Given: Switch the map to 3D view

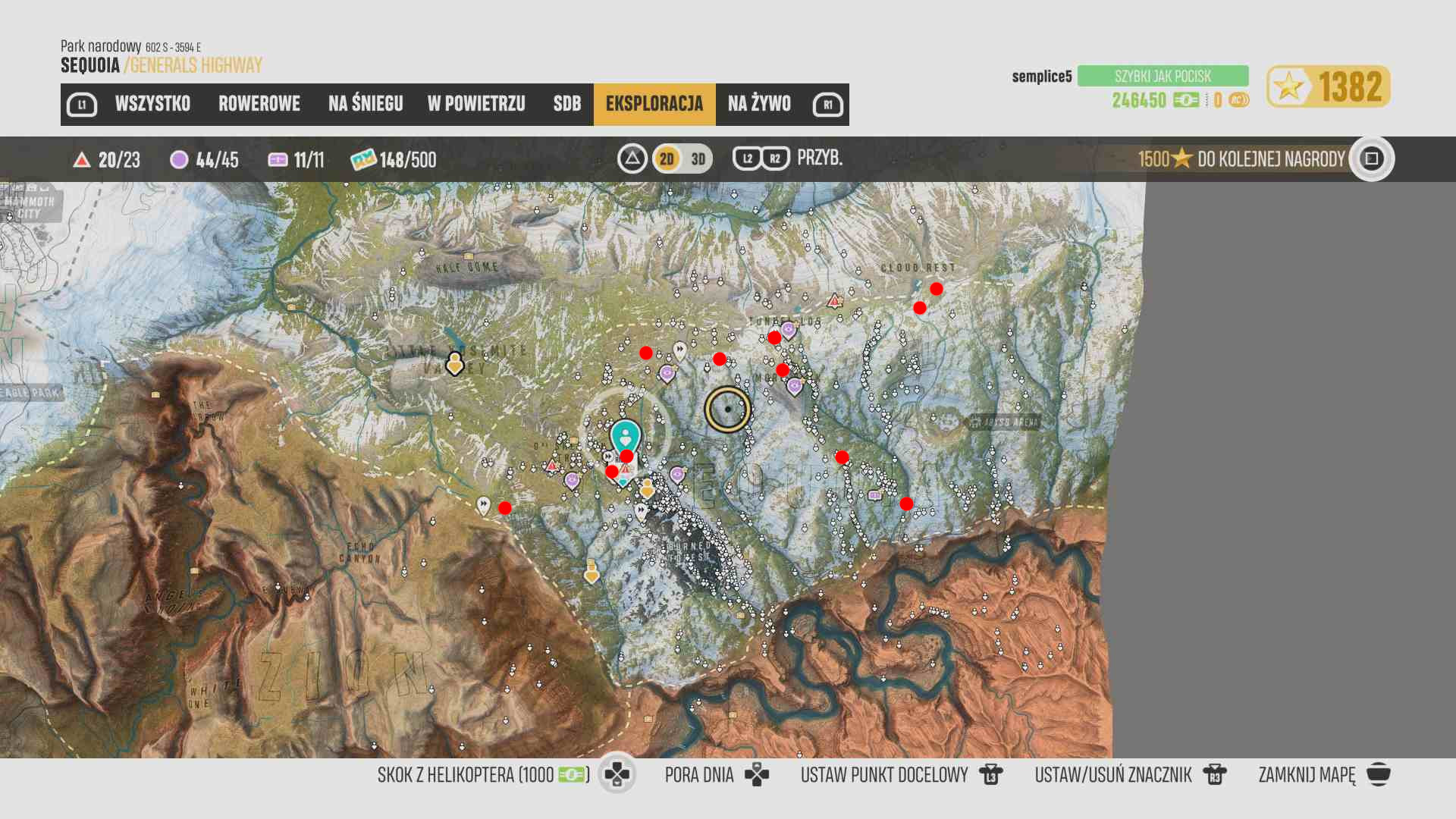Looking at the screenshot, I should (698, 158).
